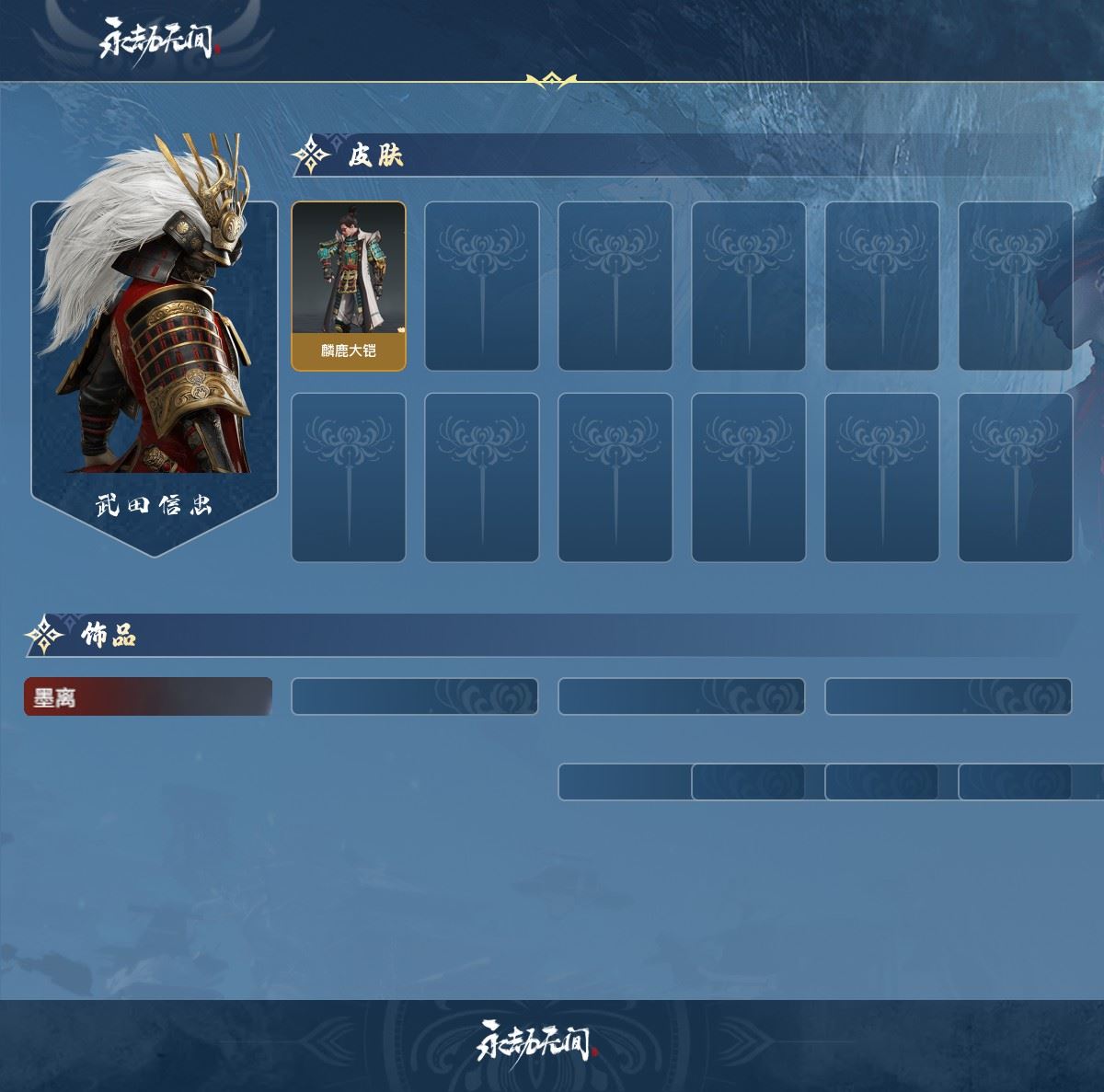Click the footer 永劫无间 logo

pos(537,1042)
